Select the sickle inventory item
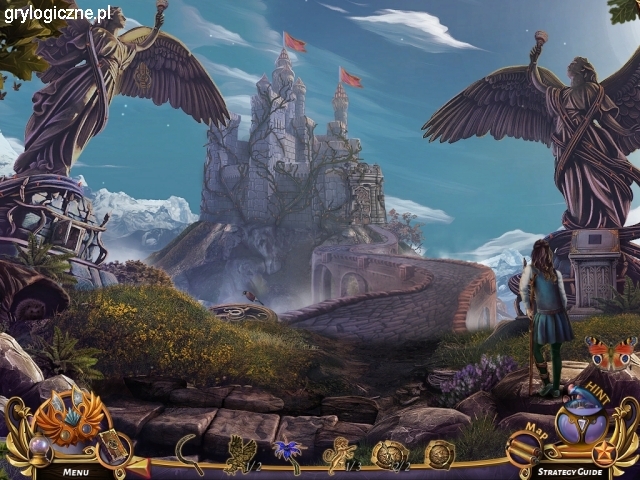This screenshot has width=640, height=480. [x=188, y=453]
